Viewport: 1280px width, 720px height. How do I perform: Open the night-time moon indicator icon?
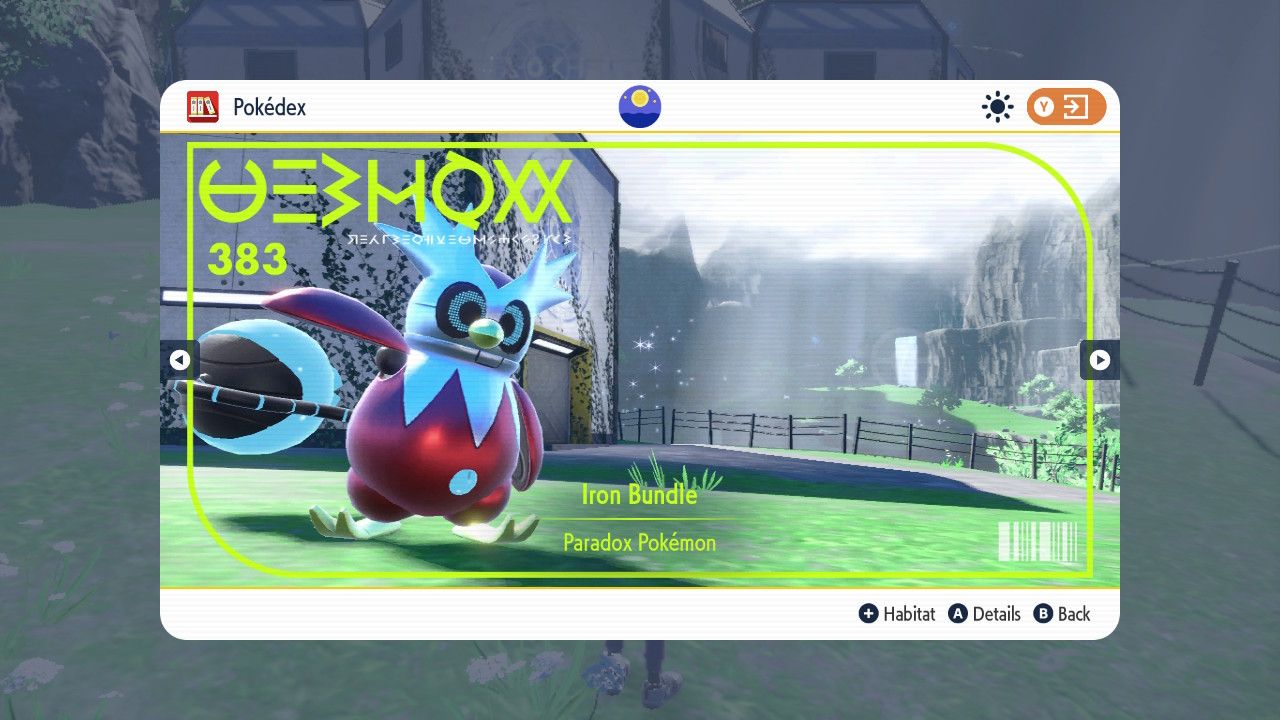point(639,106)
